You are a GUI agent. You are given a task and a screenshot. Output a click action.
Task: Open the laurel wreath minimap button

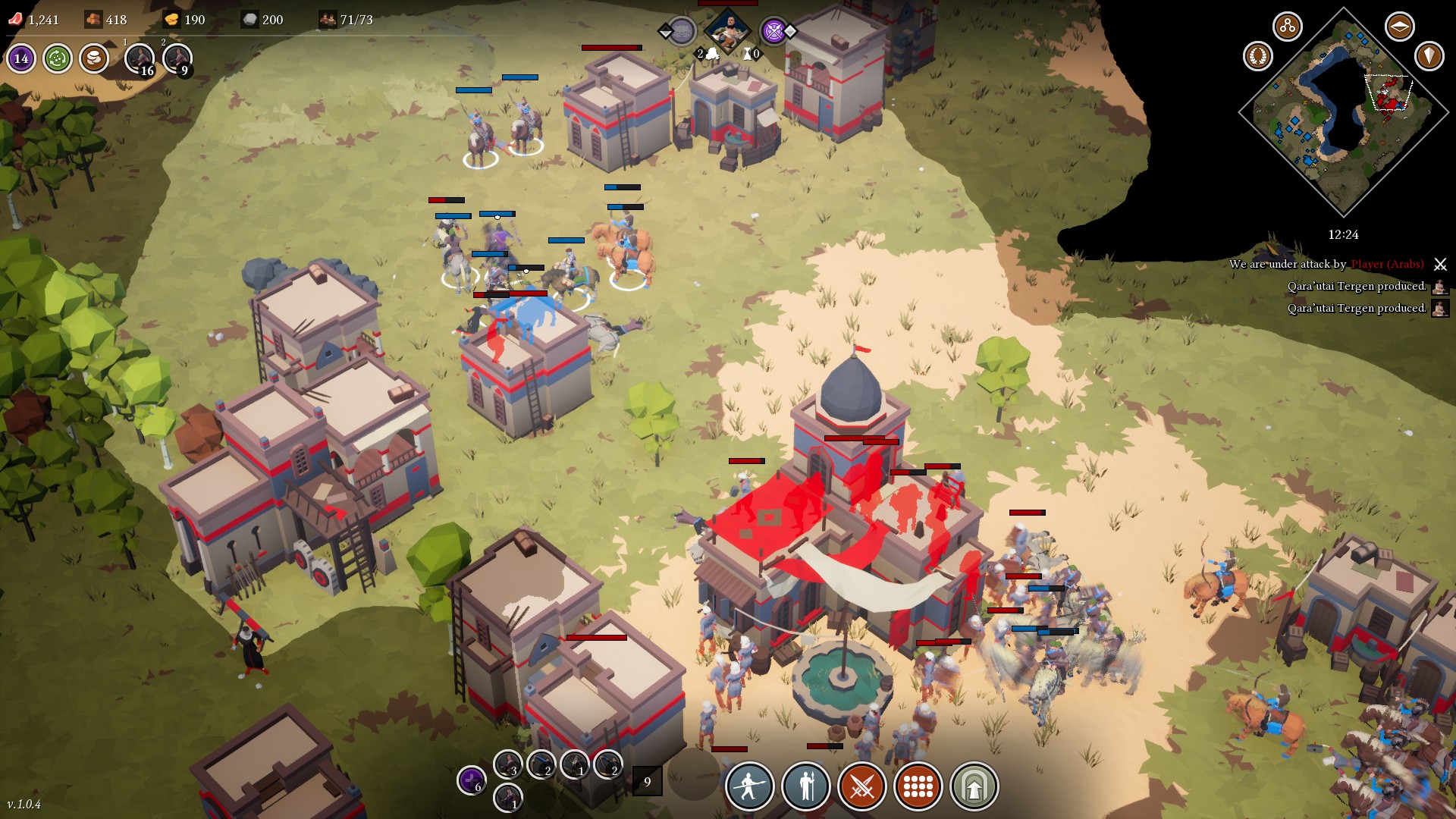(x=1258, y=56)
